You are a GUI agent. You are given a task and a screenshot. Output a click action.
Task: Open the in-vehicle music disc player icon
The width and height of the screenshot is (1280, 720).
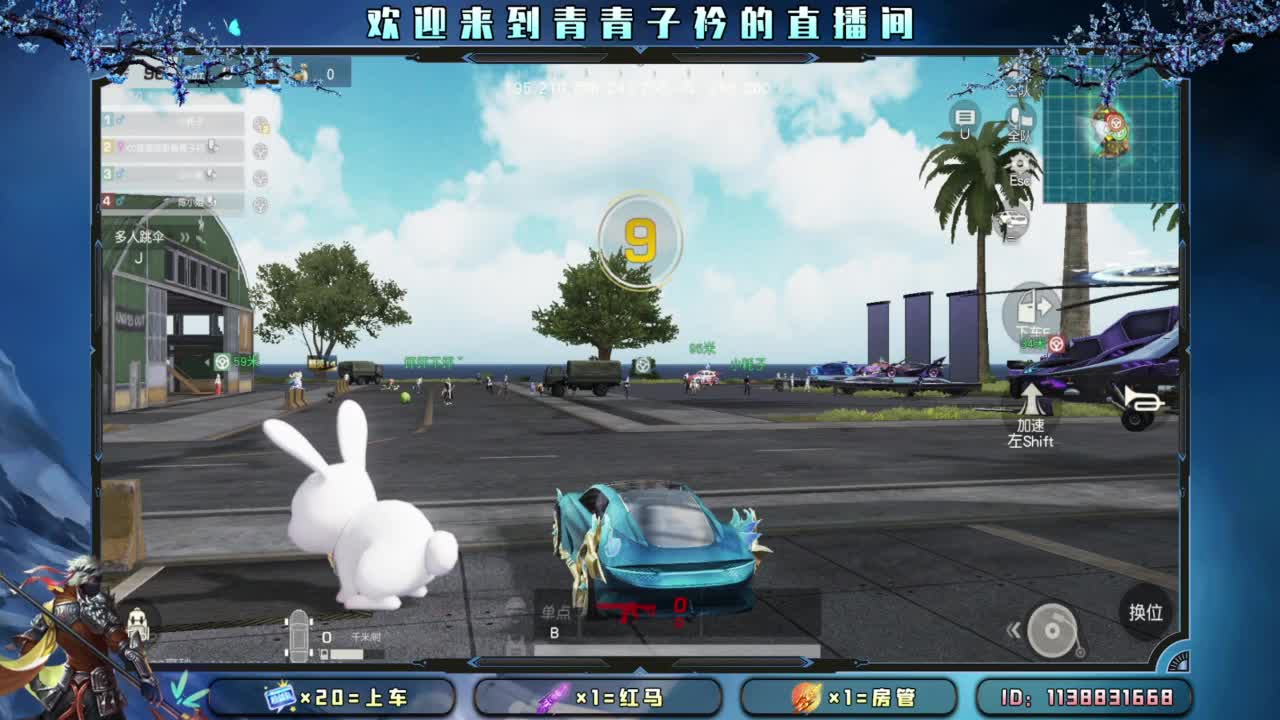click(x=1052, y=628)
